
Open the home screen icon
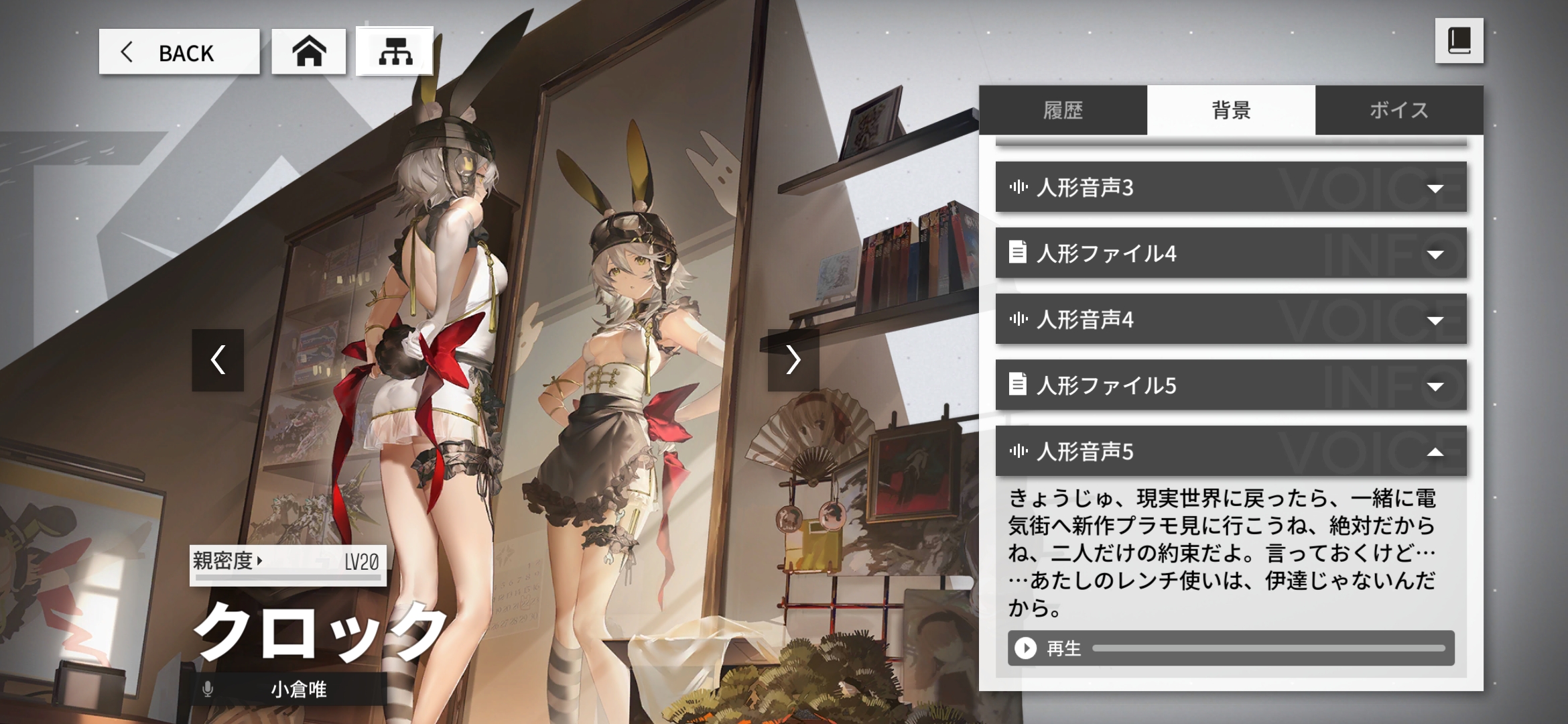309,52
